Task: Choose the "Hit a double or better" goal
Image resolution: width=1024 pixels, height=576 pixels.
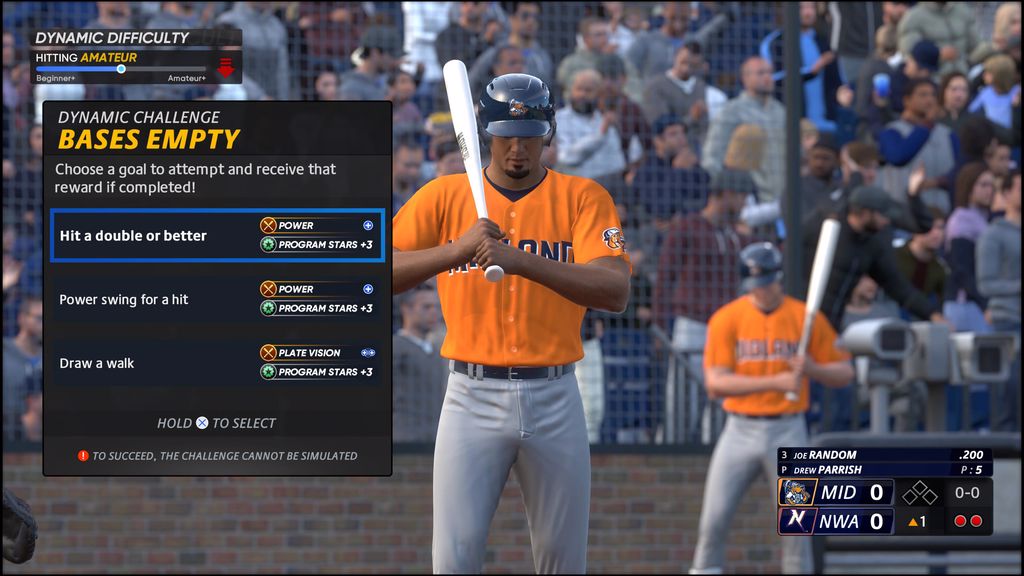Action: point(217,236)
